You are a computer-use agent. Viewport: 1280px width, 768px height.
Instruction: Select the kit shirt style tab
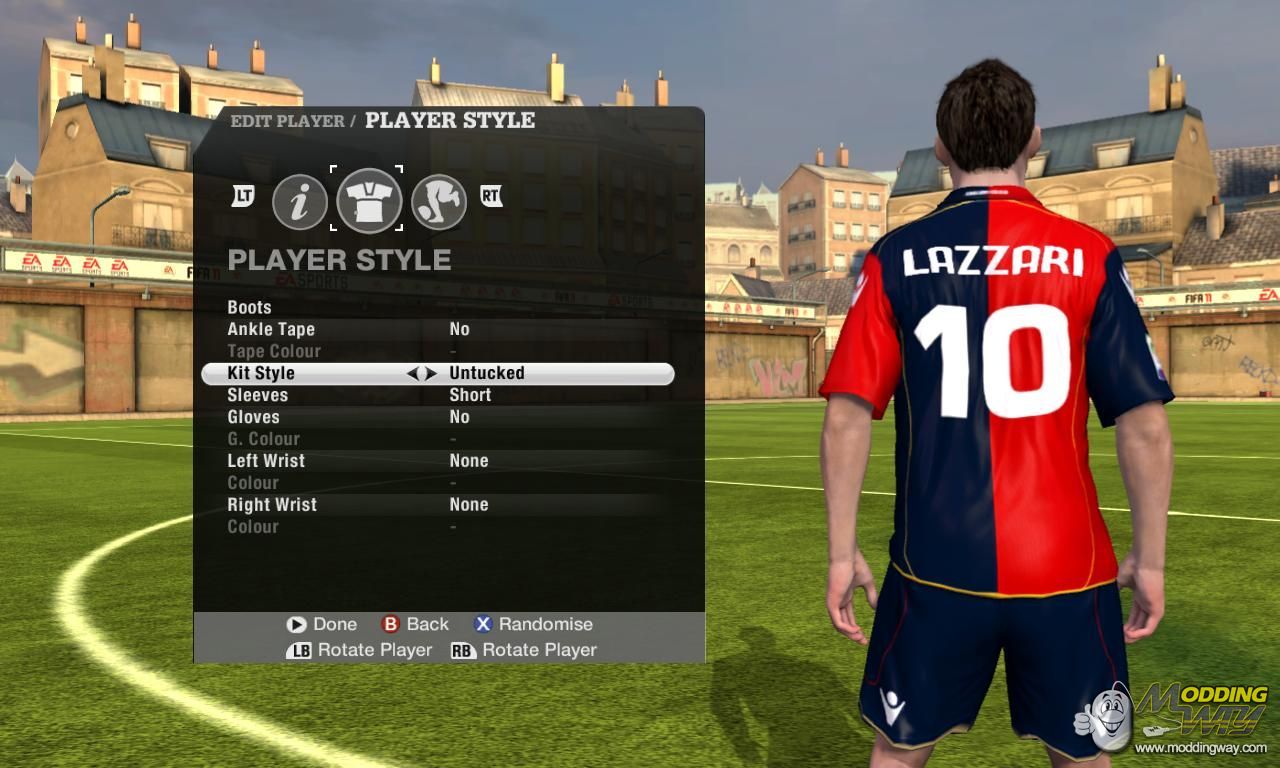pyautogui.click(x=368, y=201)
